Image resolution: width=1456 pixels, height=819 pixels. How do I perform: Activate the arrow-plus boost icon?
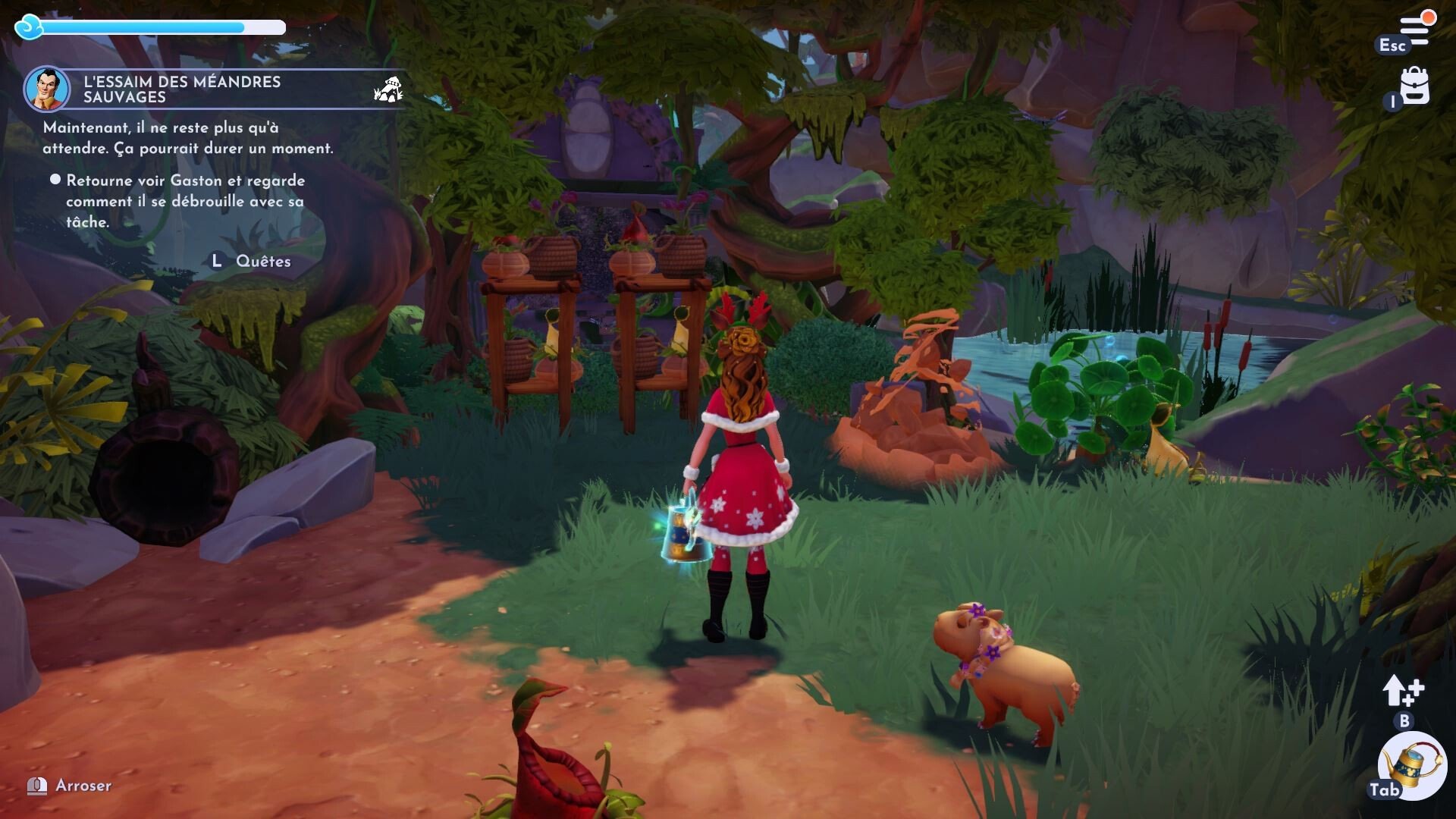(x=1404, y=691)
